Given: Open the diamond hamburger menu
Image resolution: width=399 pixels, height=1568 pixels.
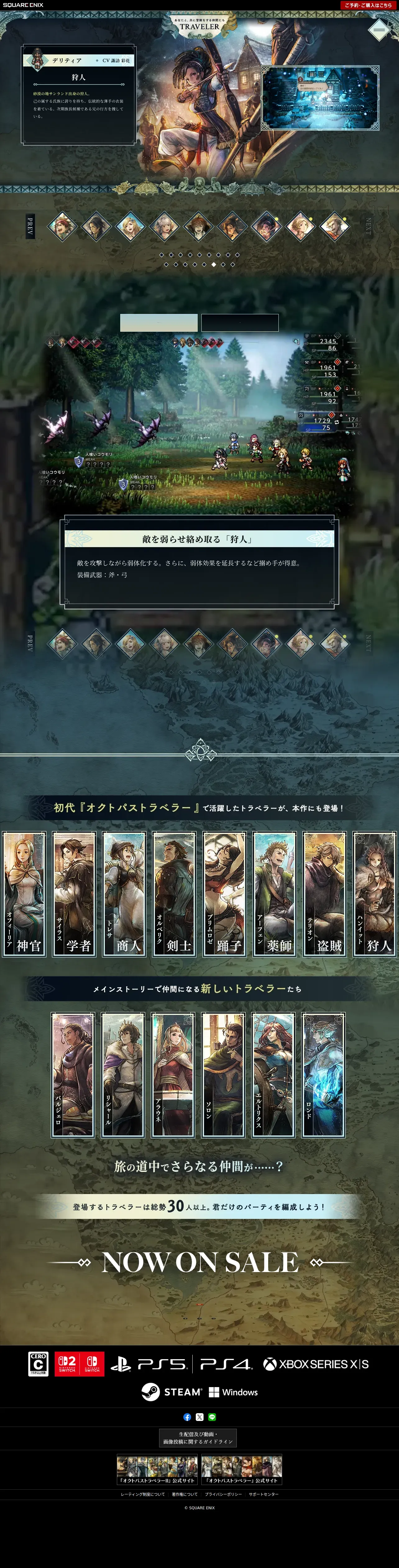Looking at the screenshot, I should (x=378, y=29).
